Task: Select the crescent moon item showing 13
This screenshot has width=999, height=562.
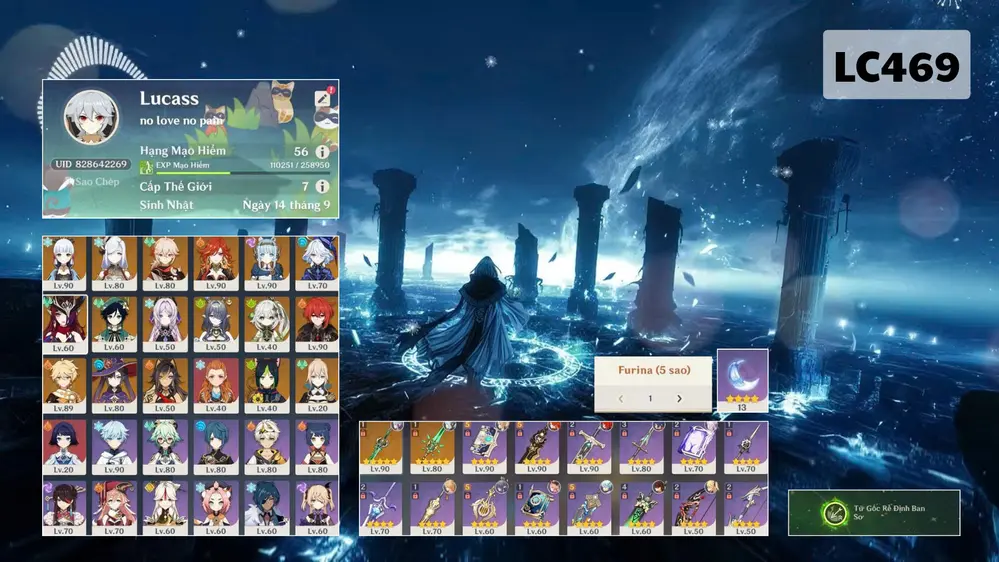Action: pyautogui.click(x=742, y=380)
